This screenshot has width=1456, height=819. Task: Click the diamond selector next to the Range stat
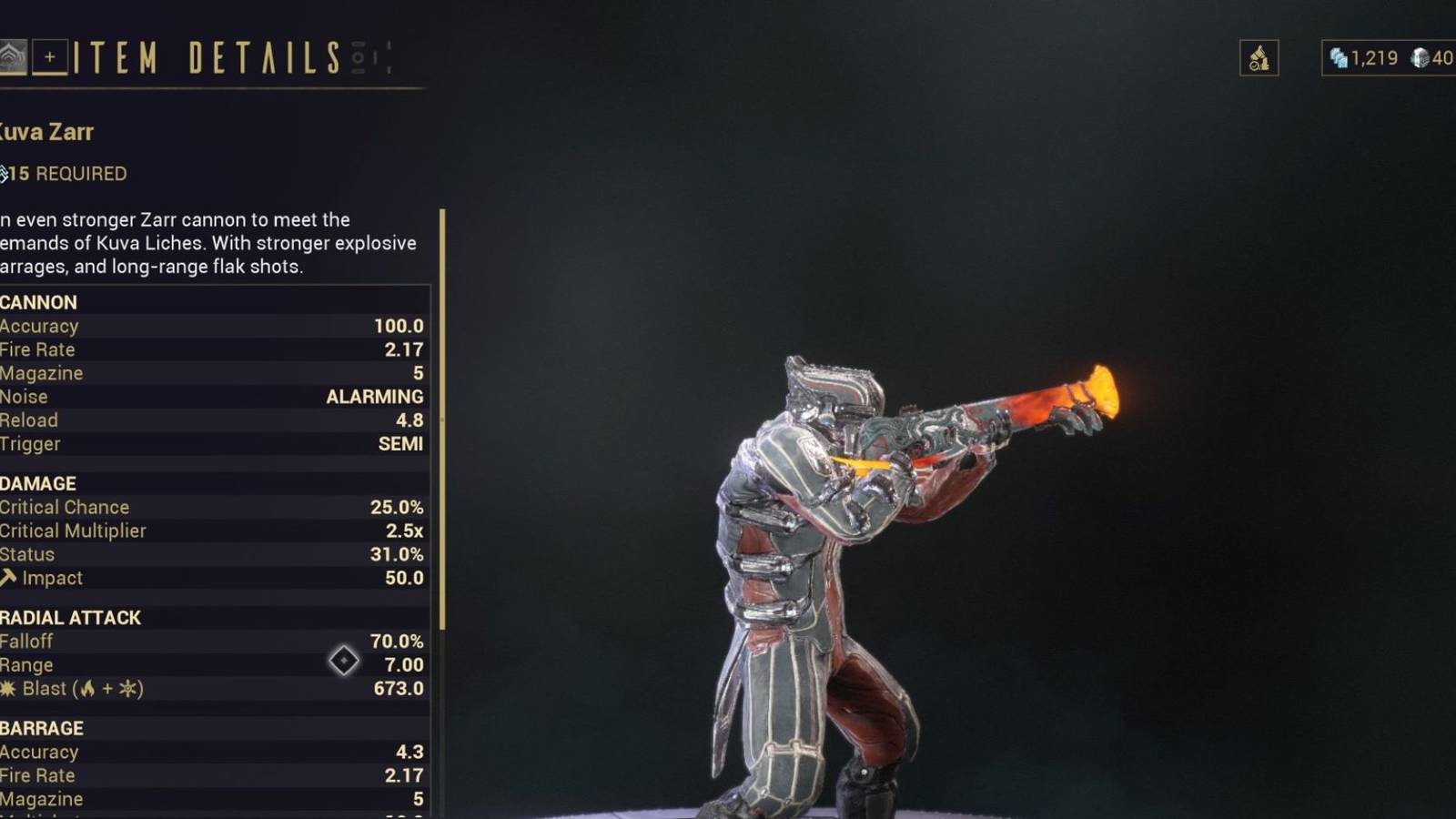tap(344, 661)
